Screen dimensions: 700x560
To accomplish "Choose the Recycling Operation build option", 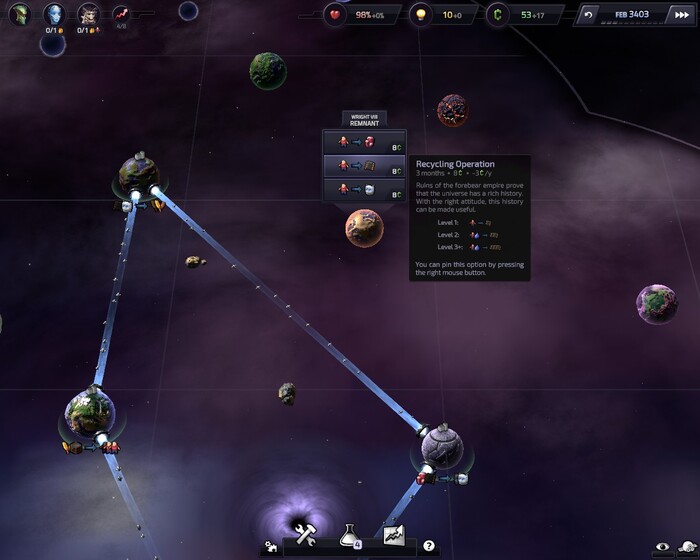I will coord(364,166).
